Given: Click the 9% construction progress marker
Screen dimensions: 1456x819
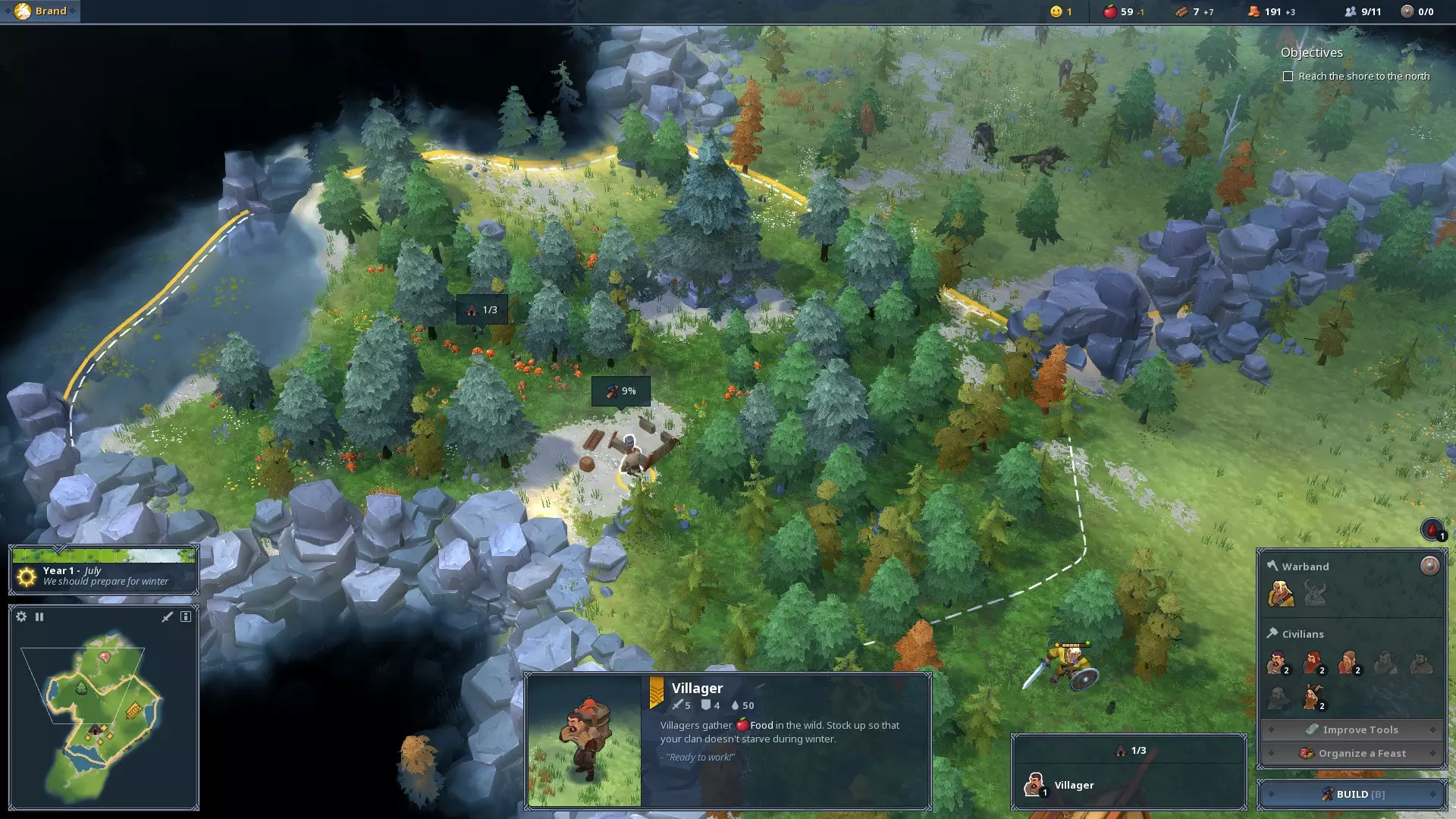Looking at the screenshot, I should 620,391.
